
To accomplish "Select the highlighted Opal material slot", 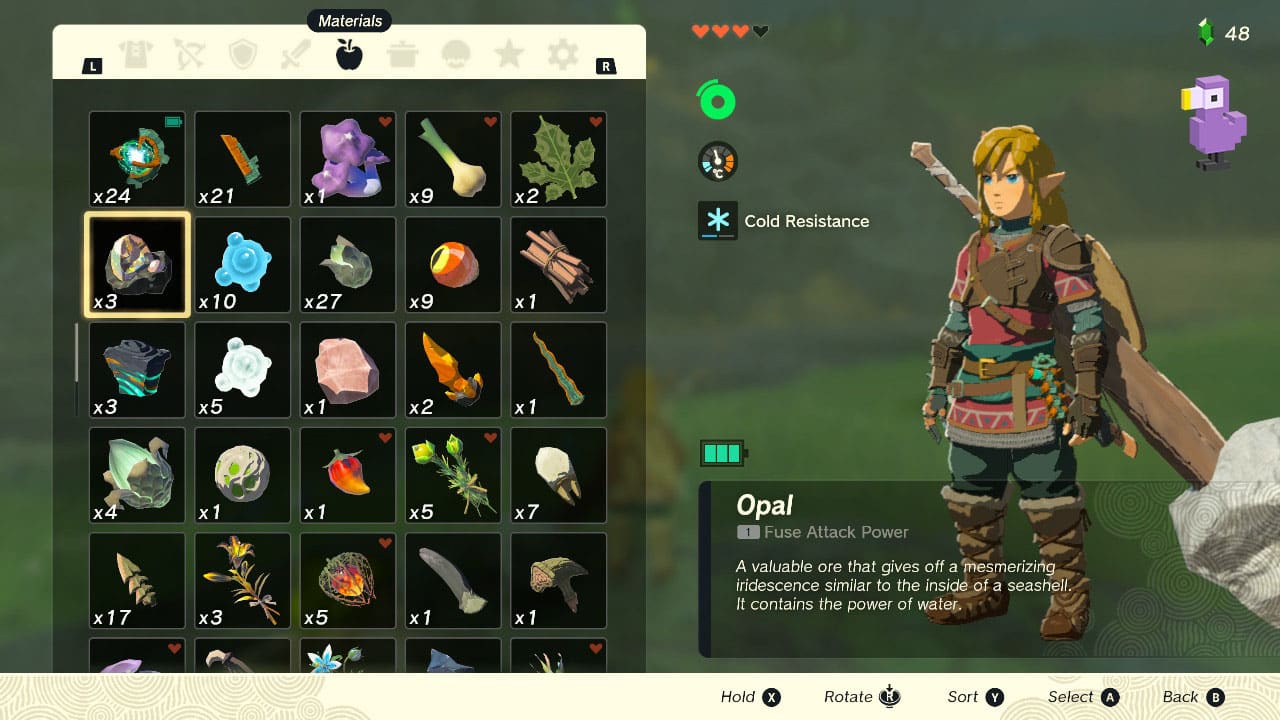I will tap(136, 264).
